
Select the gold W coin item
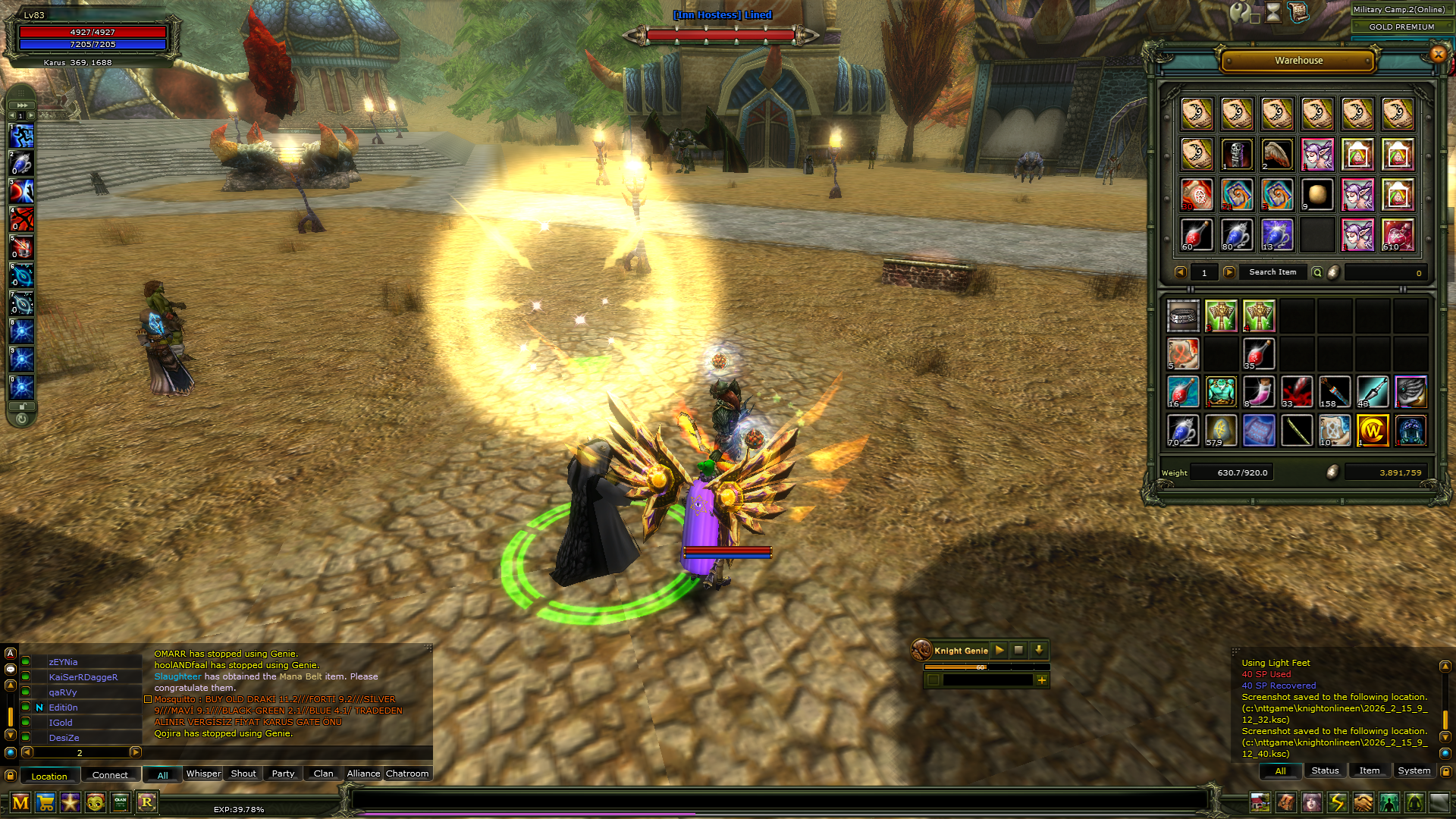pyautogui.click(x=1373, y=431)
